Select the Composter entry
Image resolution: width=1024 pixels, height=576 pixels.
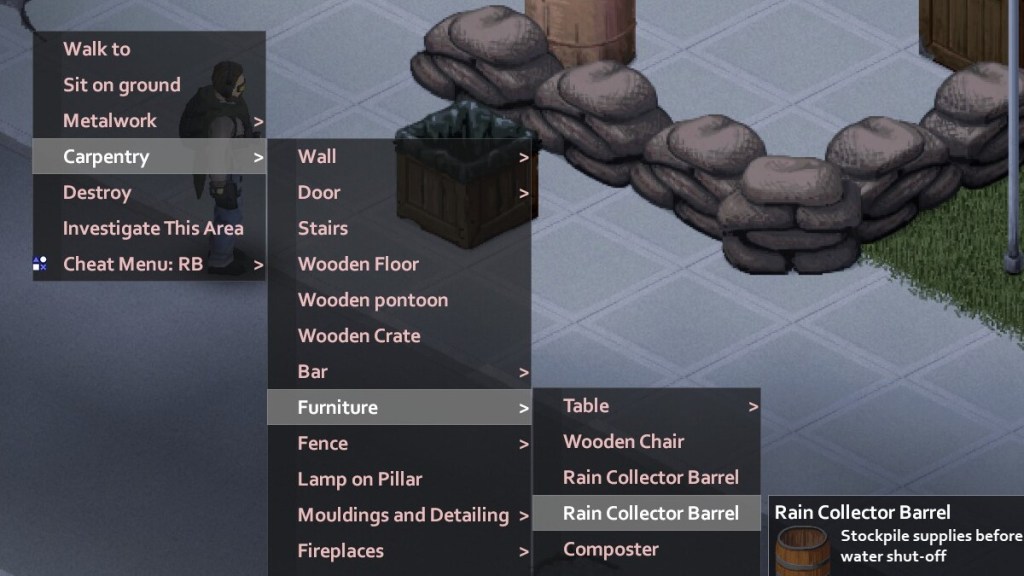[x=611, y=550]
